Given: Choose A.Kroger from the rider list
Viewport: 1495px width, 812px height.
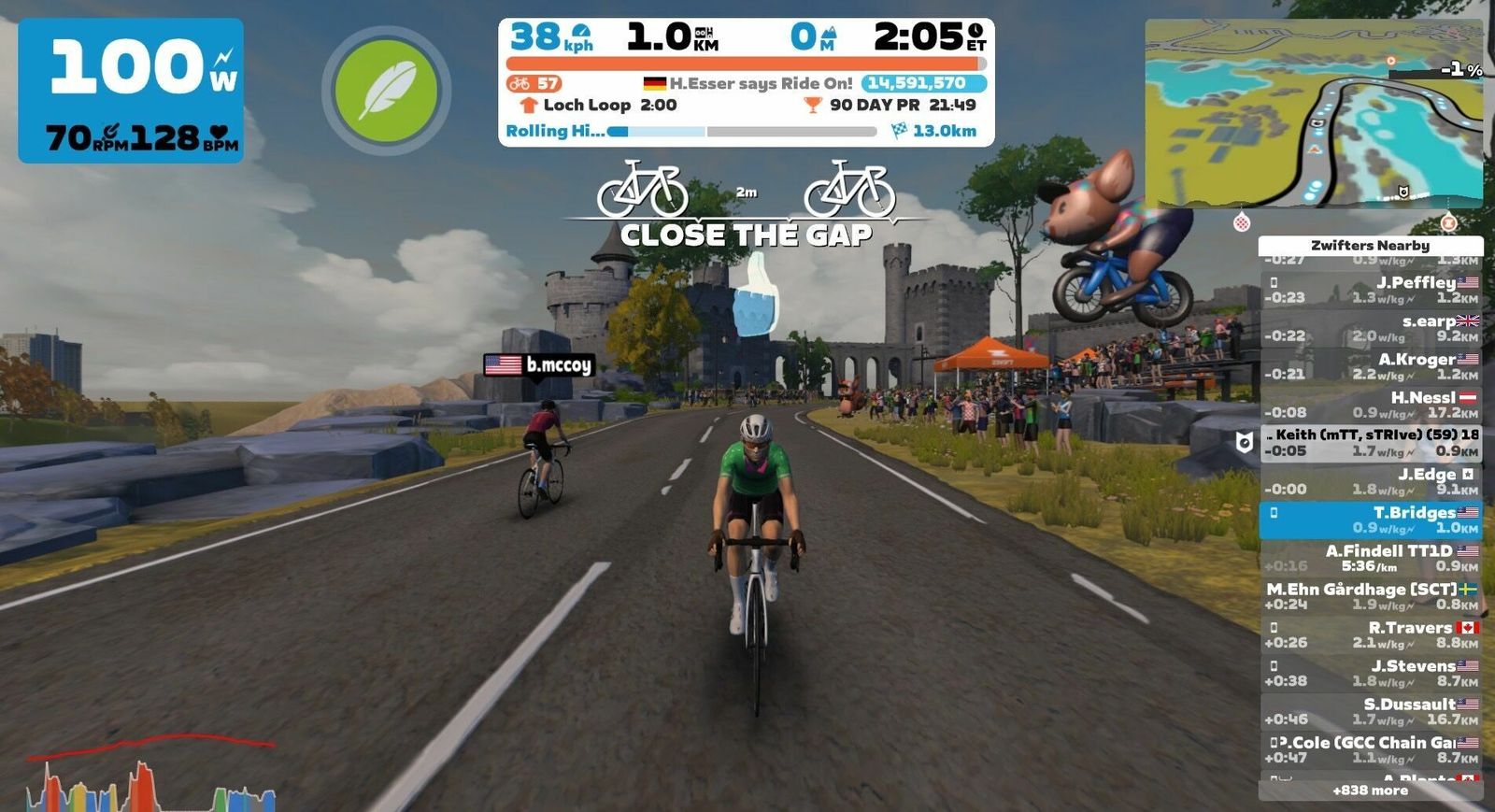Looking at the screenshot, I should [1370, 366].
